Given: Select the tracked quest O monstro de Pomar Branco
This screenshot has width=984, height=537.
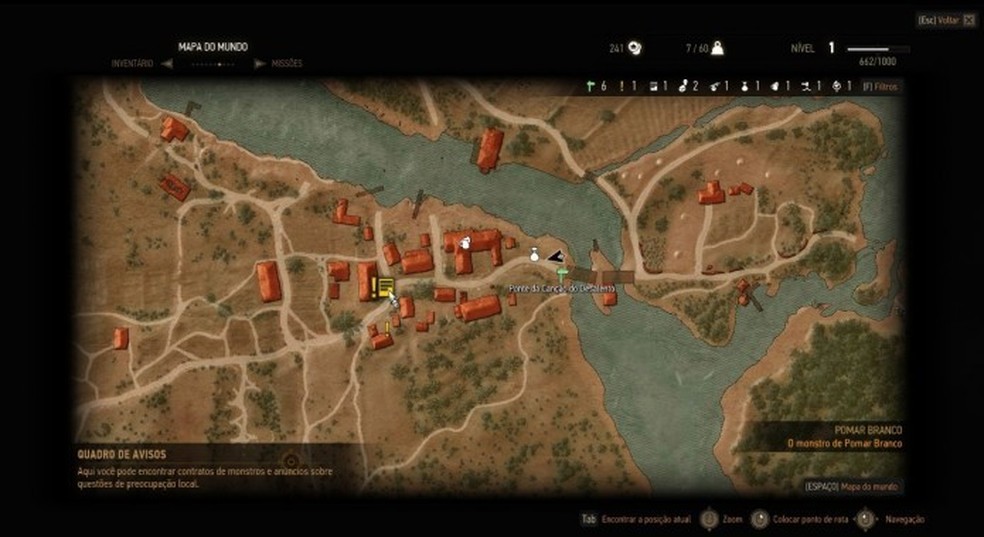Looking at the screenshot, I should pos(844,444).
